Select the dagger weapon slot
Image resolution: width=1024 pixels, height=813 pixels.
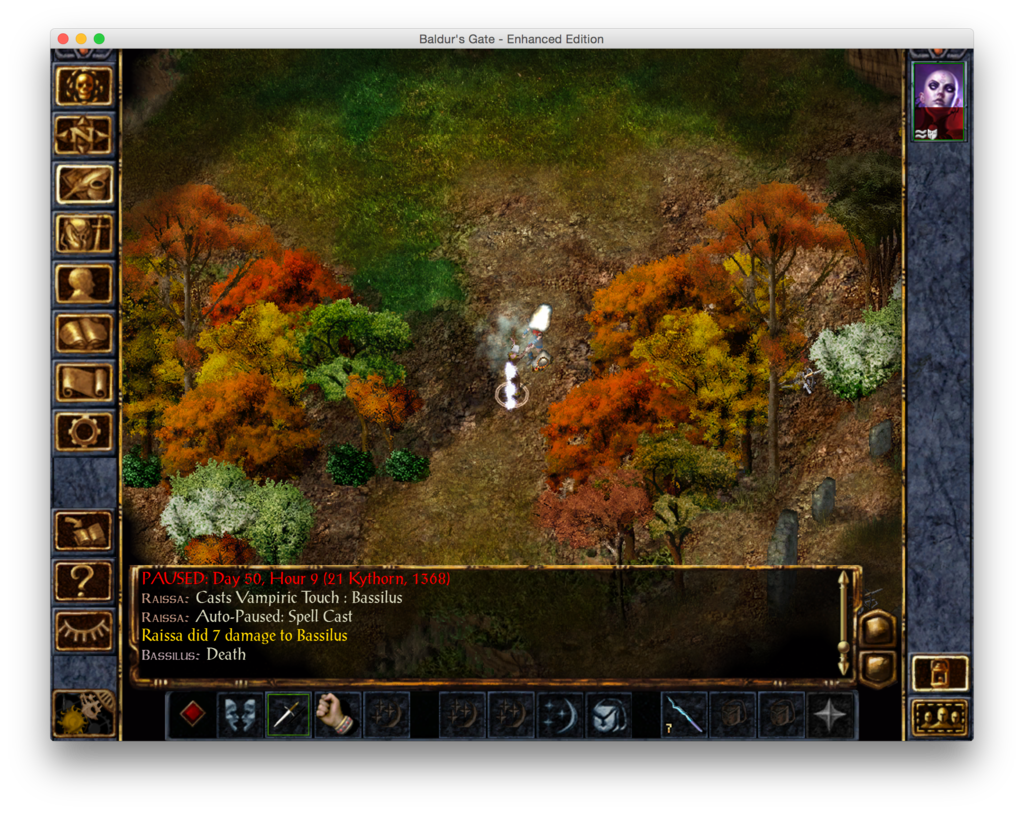tap(288, 714)
